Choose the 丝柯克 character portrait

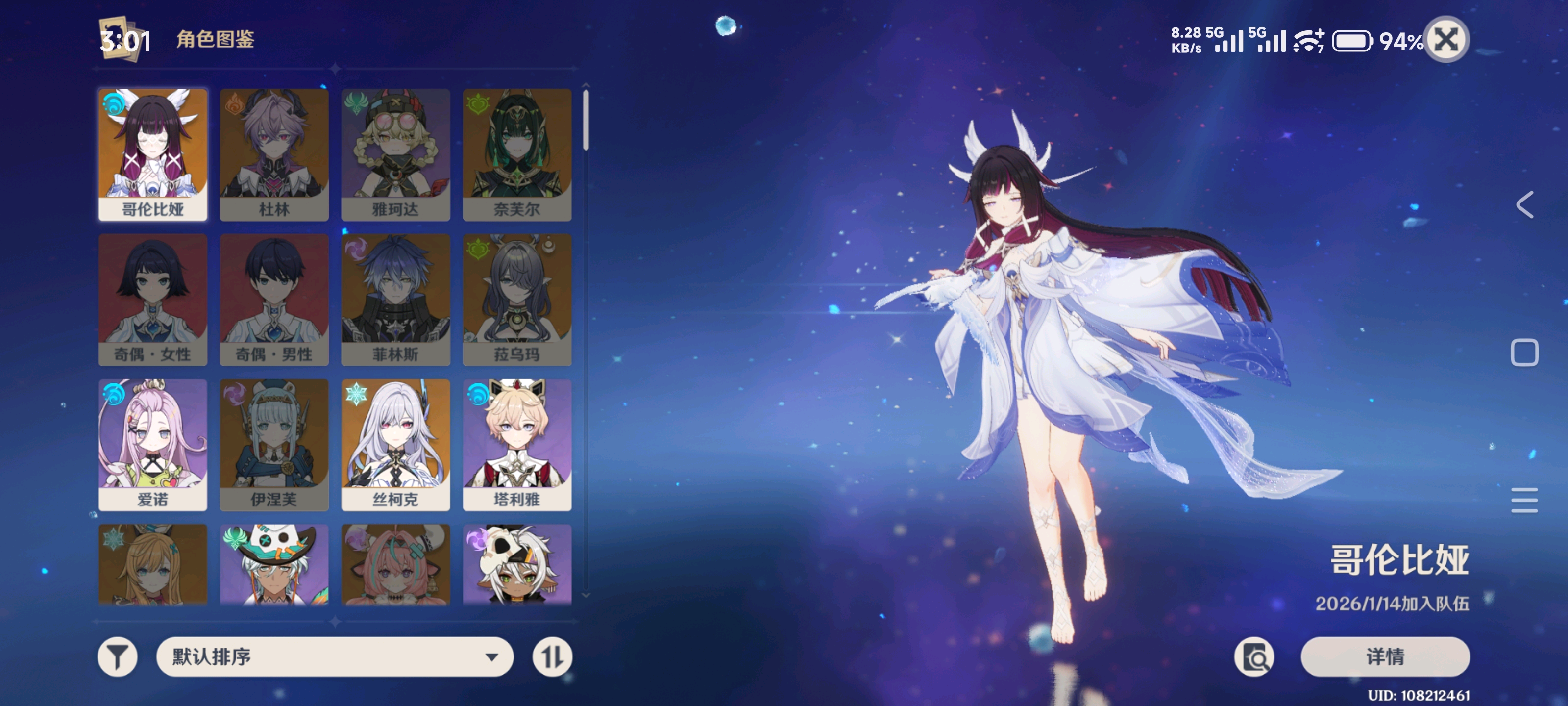tap(395, 444)
